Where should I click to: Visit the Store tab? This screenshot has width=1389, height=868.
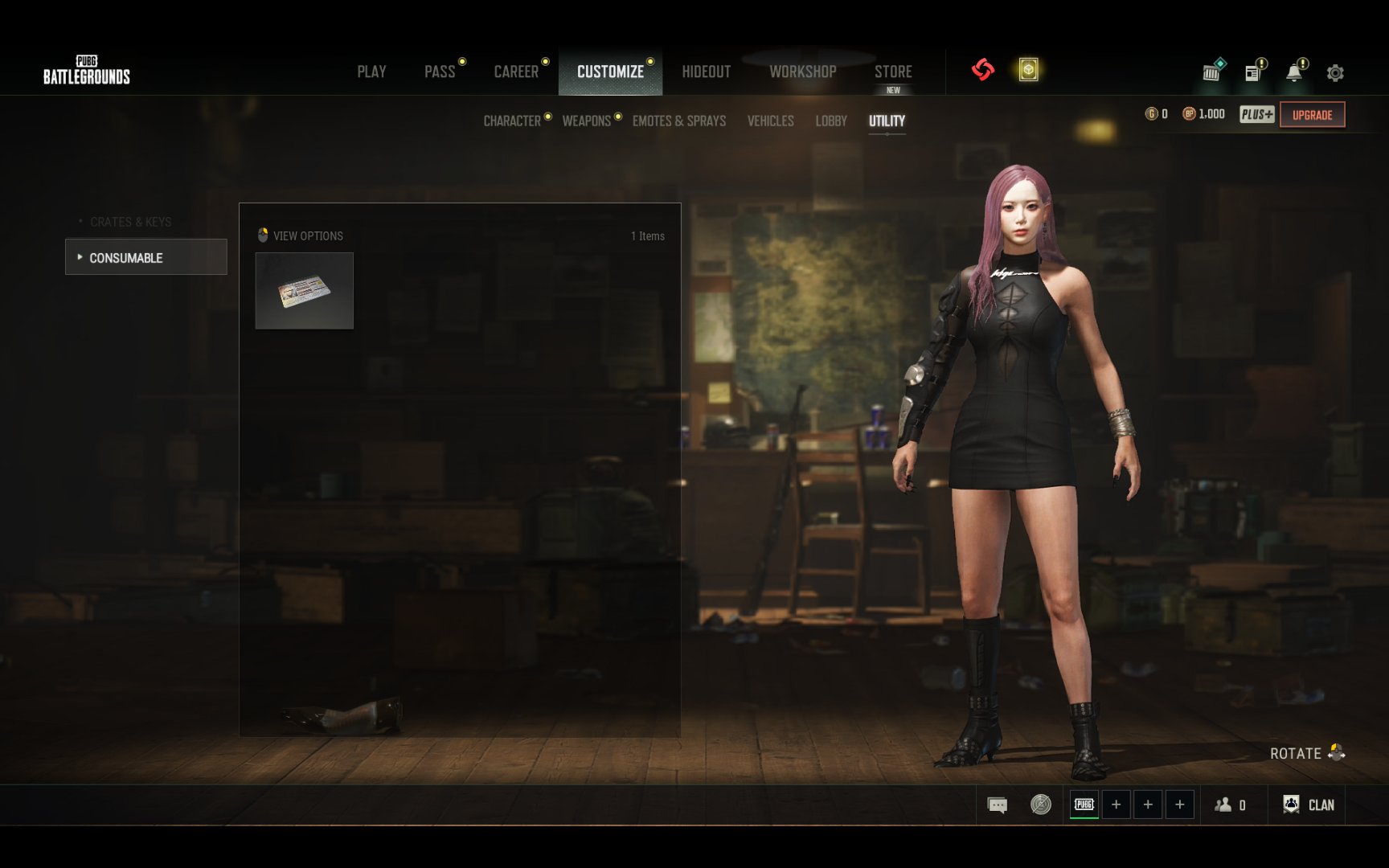pos(893,72)
